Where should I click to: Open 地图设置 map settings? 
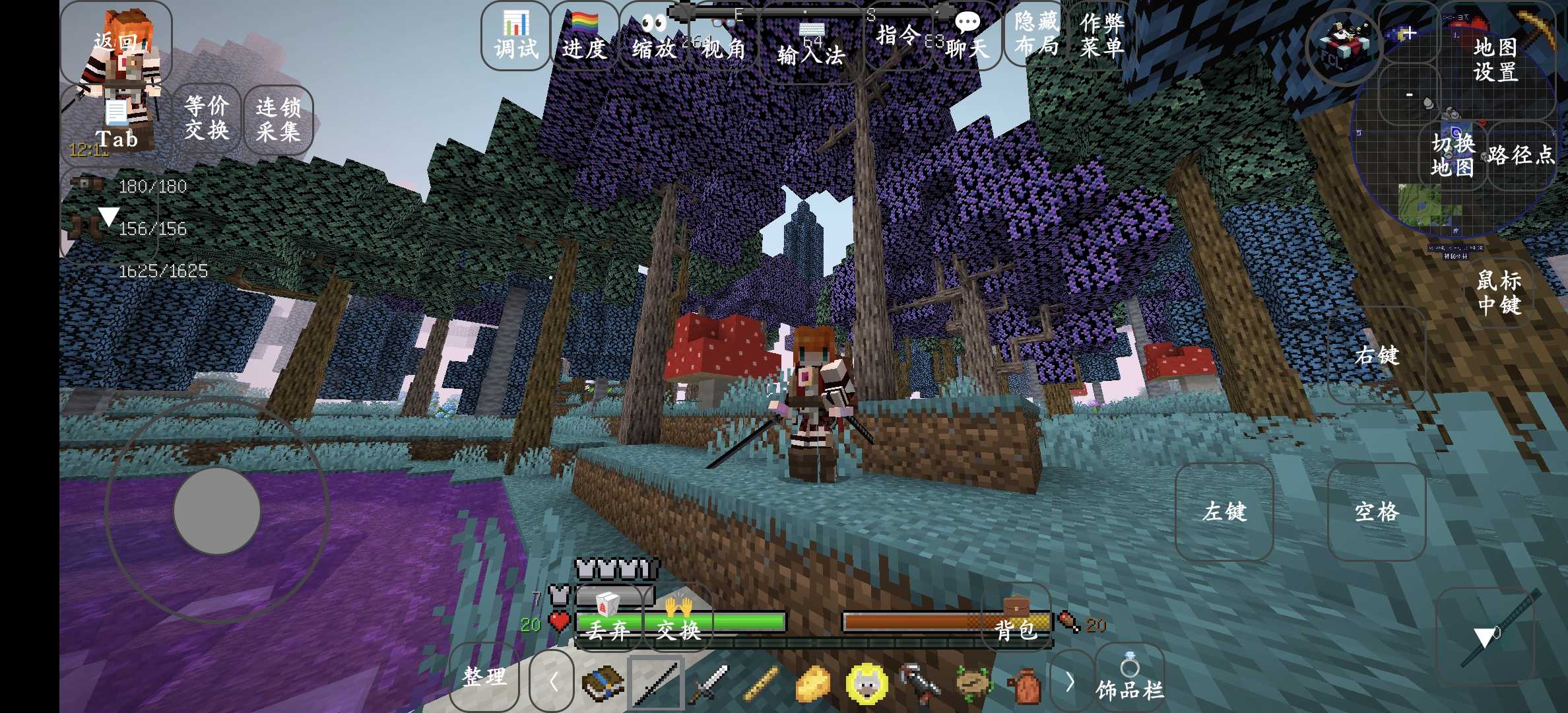[1495, 59]
